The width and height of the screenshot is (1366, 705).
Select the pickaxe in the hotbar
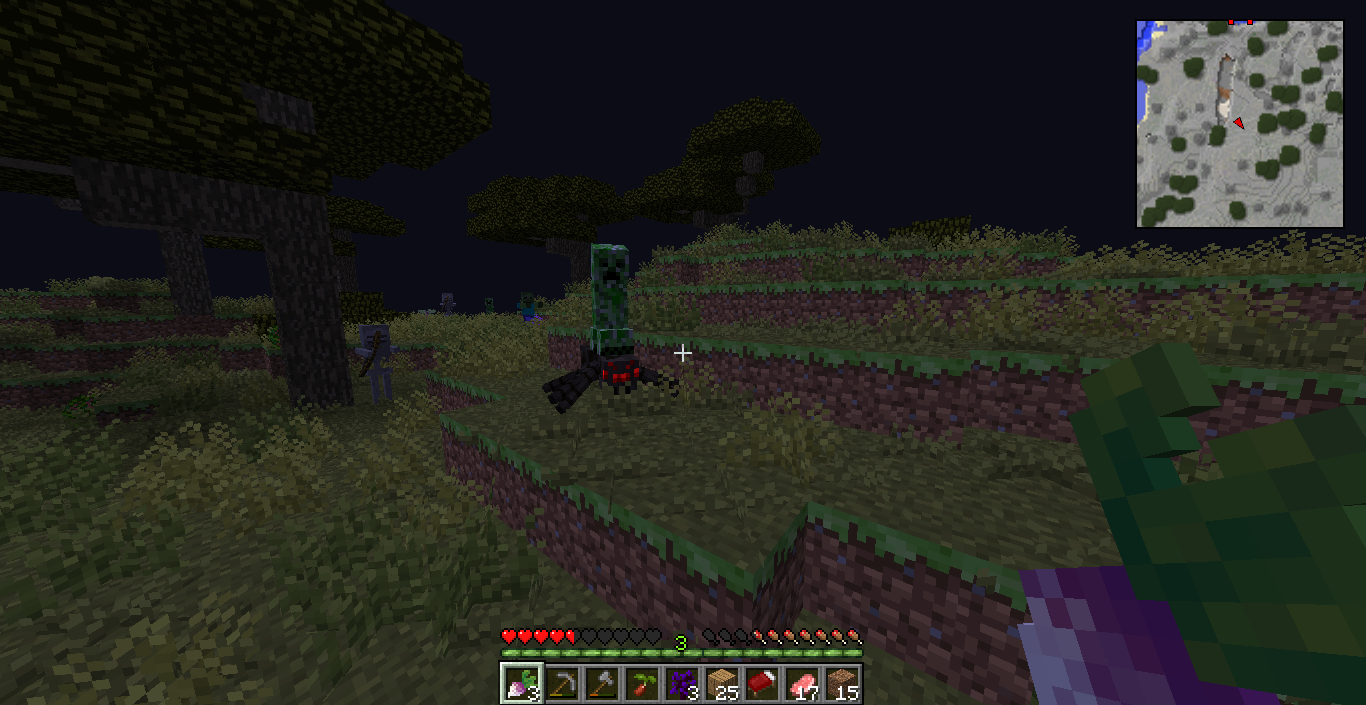click(x=561, y=684)
